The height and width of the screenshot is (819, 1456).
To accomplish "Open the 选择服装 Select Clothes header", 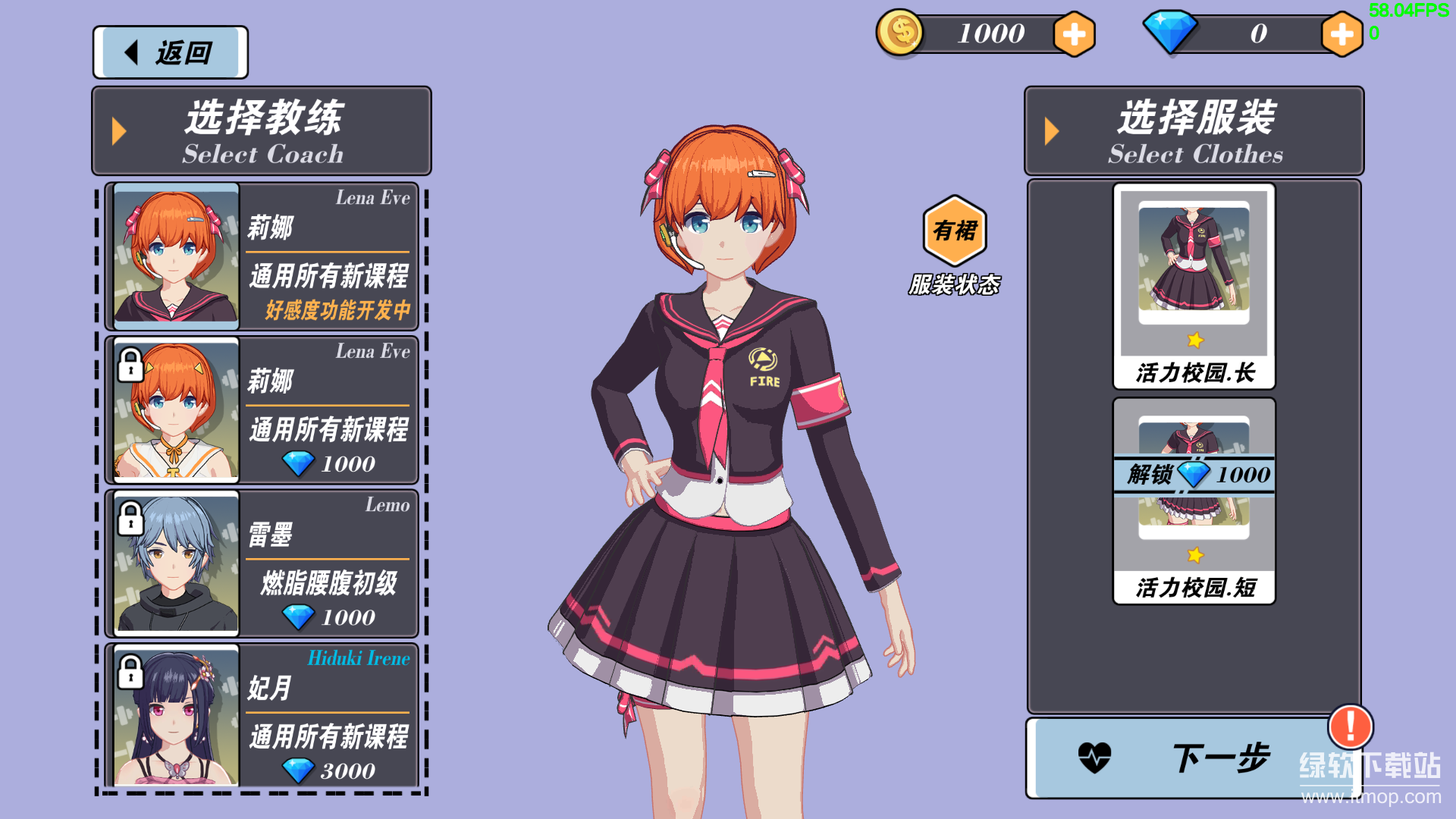I will 1194,131.
